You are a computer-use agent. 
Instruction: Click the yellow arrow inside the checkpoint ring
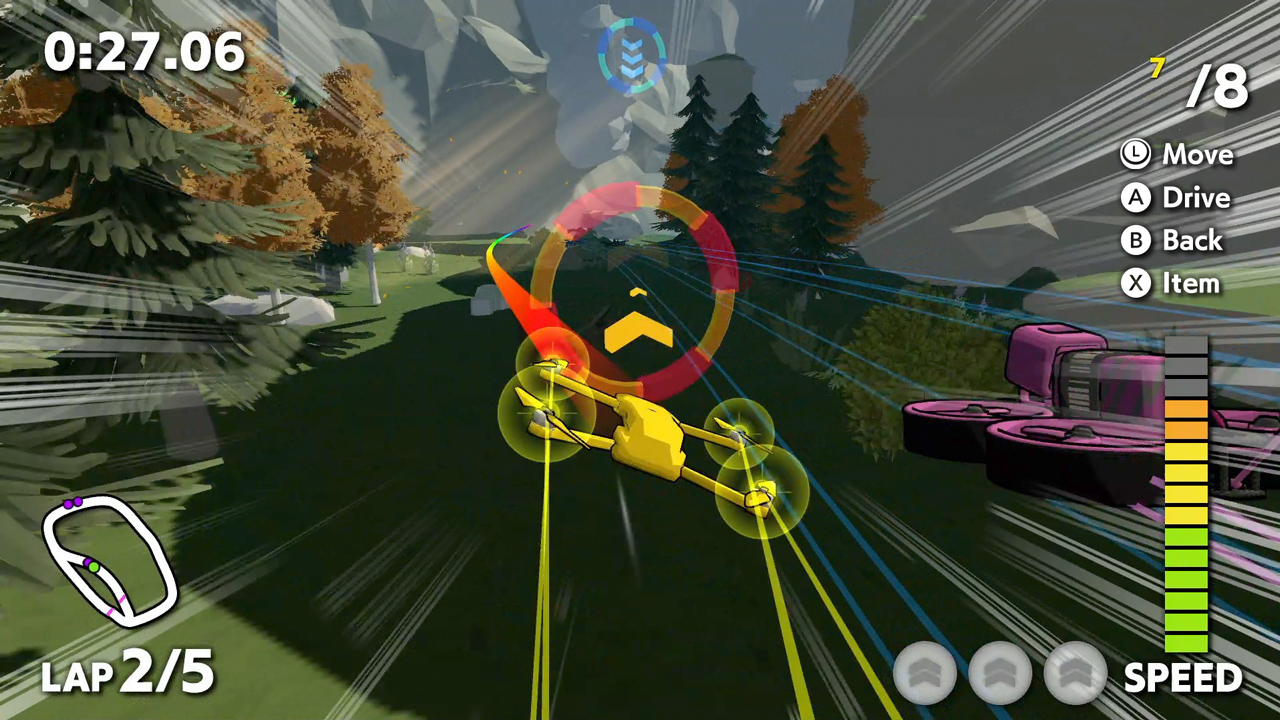pos(638,330)
